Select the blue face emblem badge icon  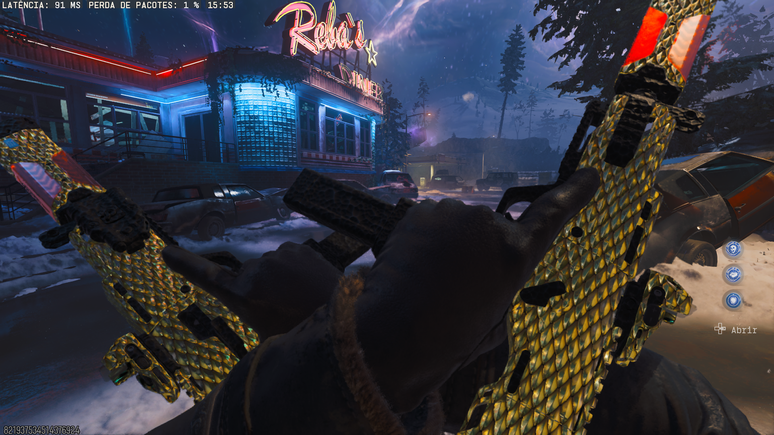tap(733, 248)
